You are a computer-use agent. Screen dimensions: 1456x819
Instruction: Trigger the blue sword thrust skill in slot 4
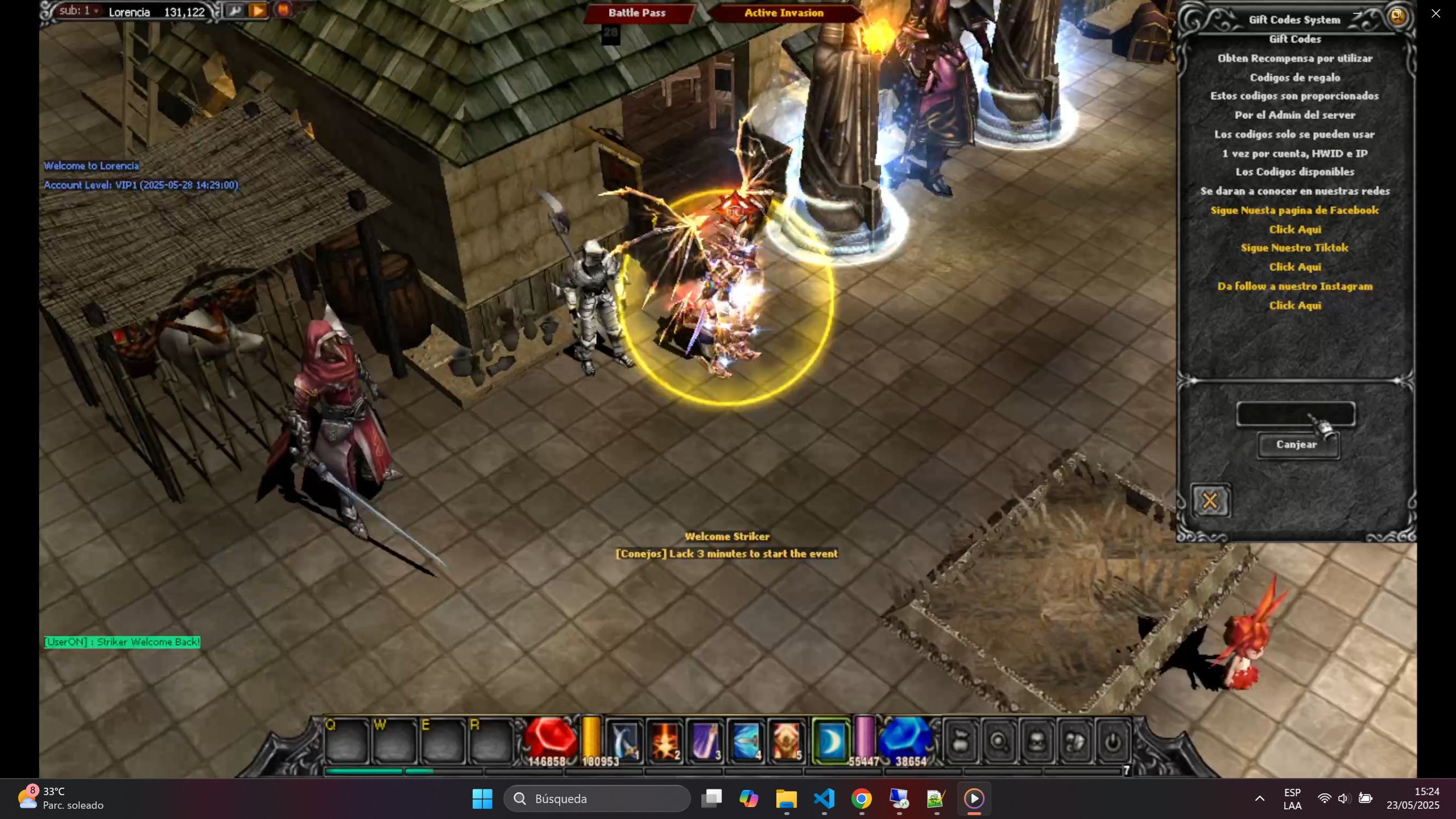coord(746,741)
